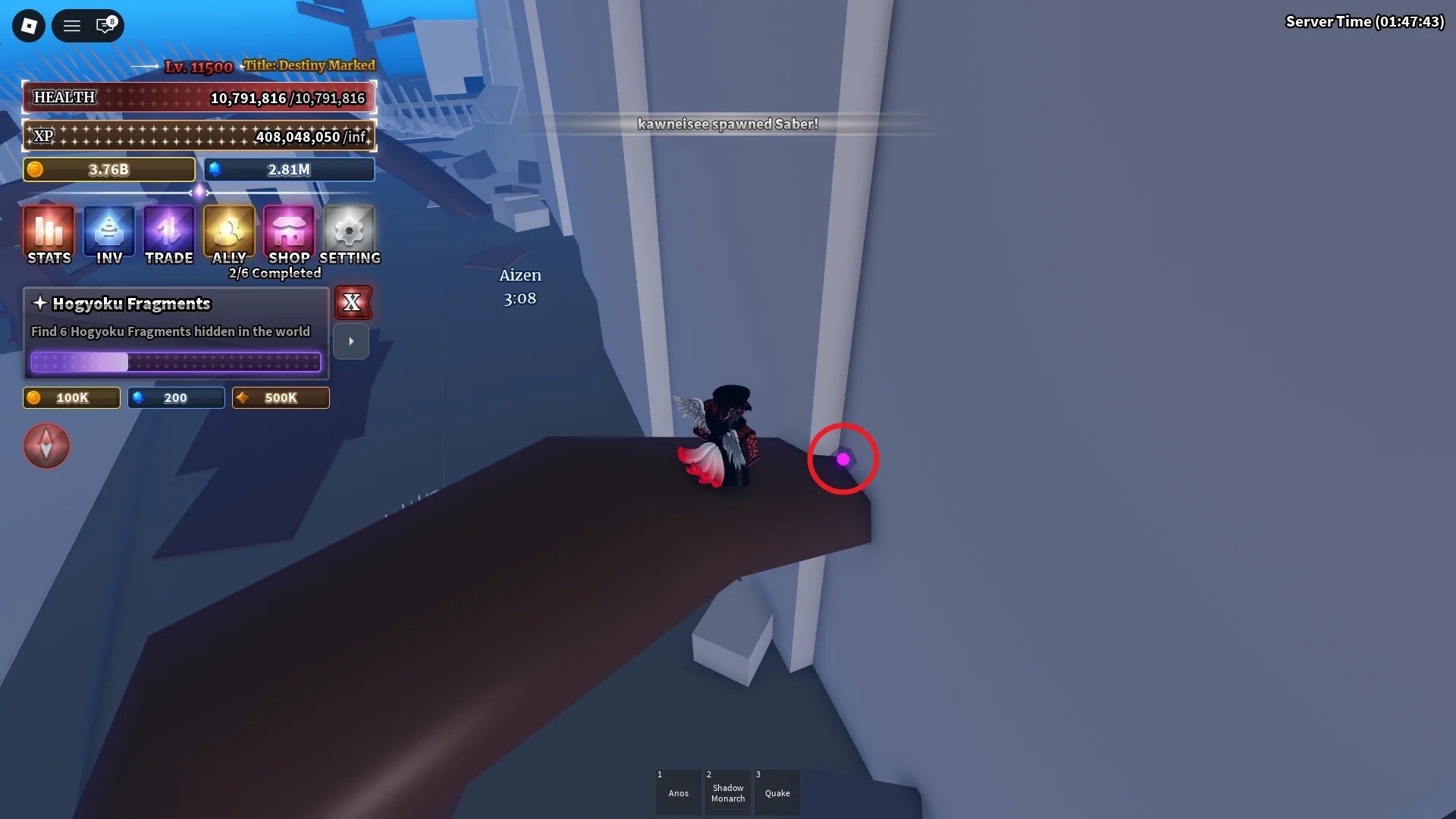Select the Shadow Monarch skill slot
This screenshot has width=1456, height=819.
727,792
